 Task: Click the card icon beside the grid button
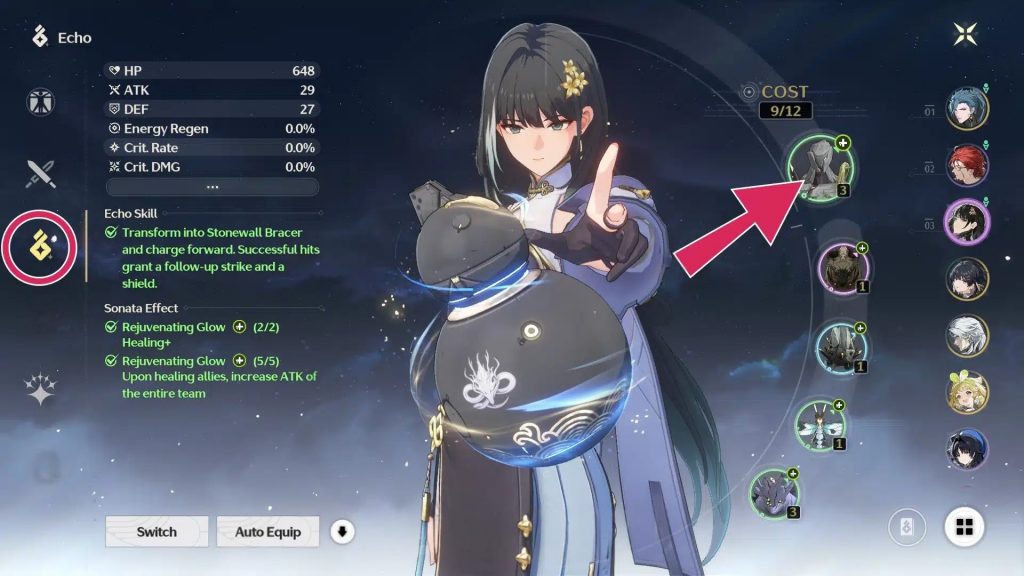[908, 526]
